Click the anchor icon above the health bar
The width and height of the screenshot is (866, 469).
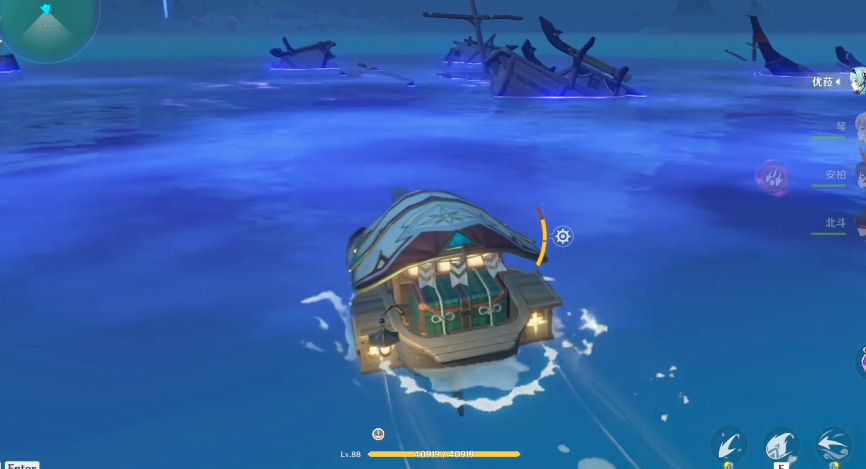coord(378,434)
